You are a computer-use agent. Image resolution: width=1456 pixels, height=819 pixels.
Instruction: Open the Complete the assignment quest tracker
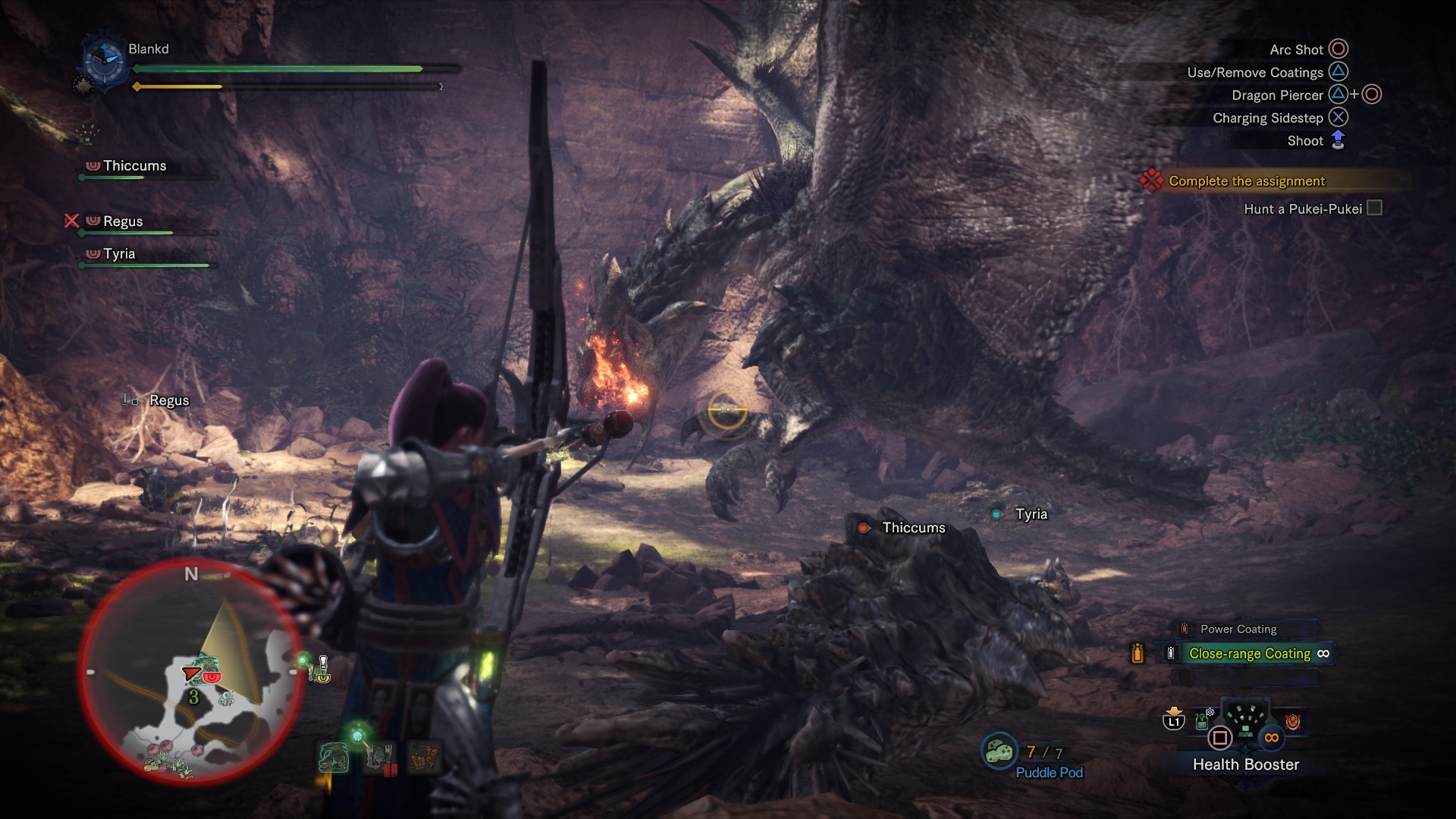(x=1246, y=181)
